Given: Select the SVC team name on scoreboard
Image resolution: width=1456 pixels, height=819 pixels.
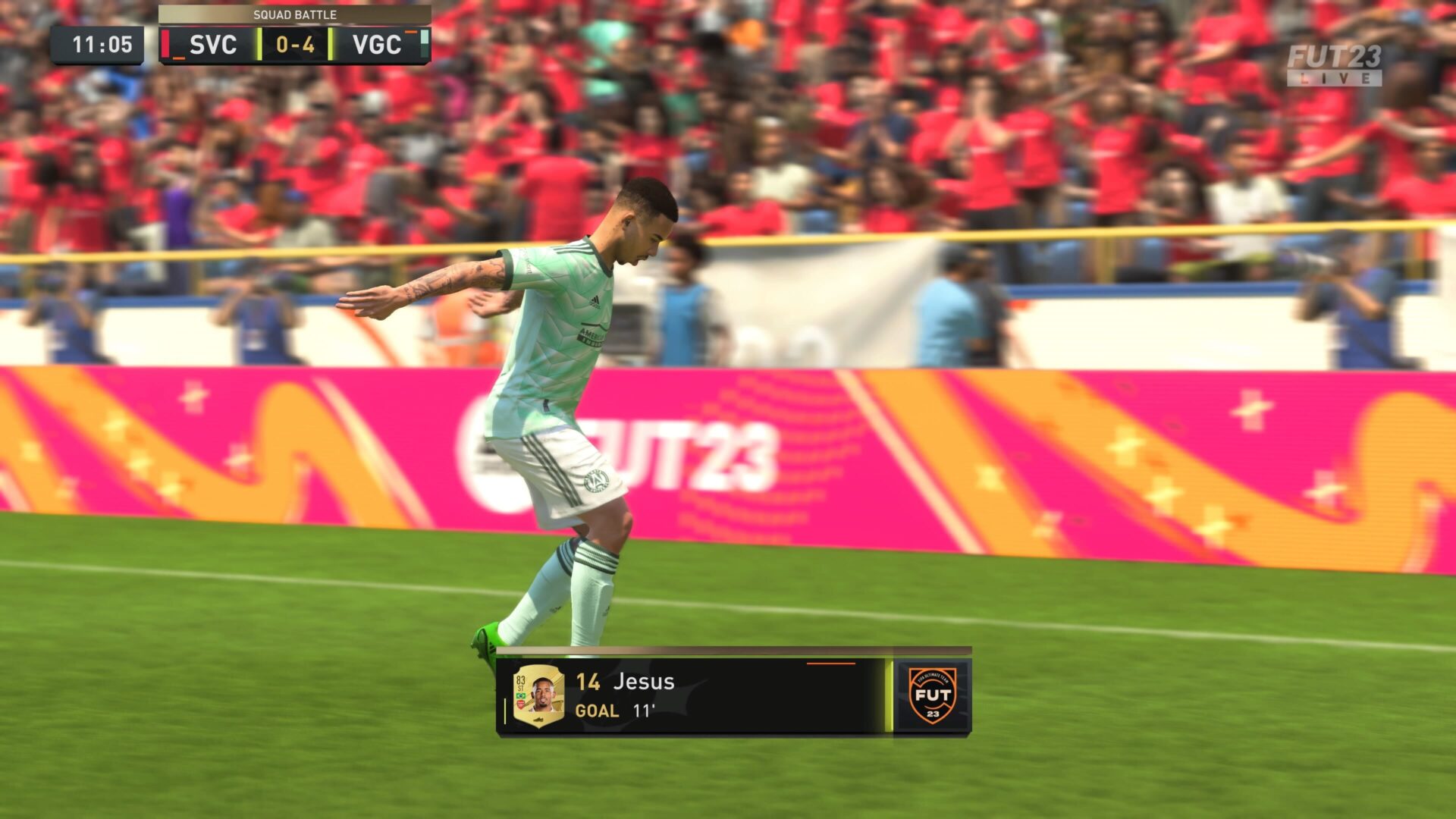Looking at the screenshot, I should [212, 43].
